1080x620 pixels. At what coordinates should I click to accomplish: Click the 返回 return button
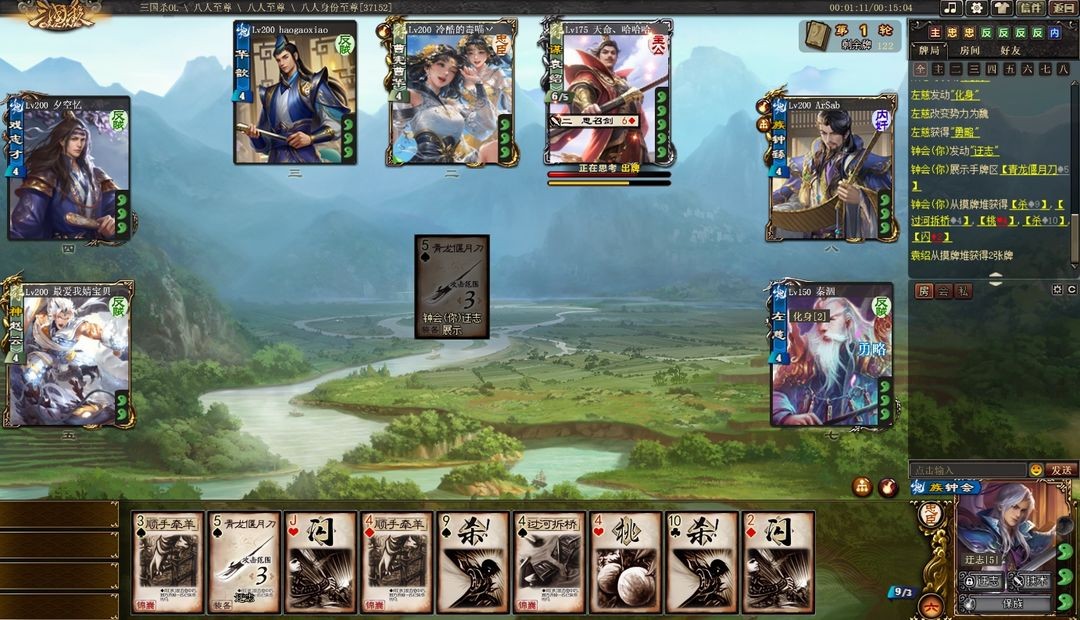click(x=1064, y=8)
